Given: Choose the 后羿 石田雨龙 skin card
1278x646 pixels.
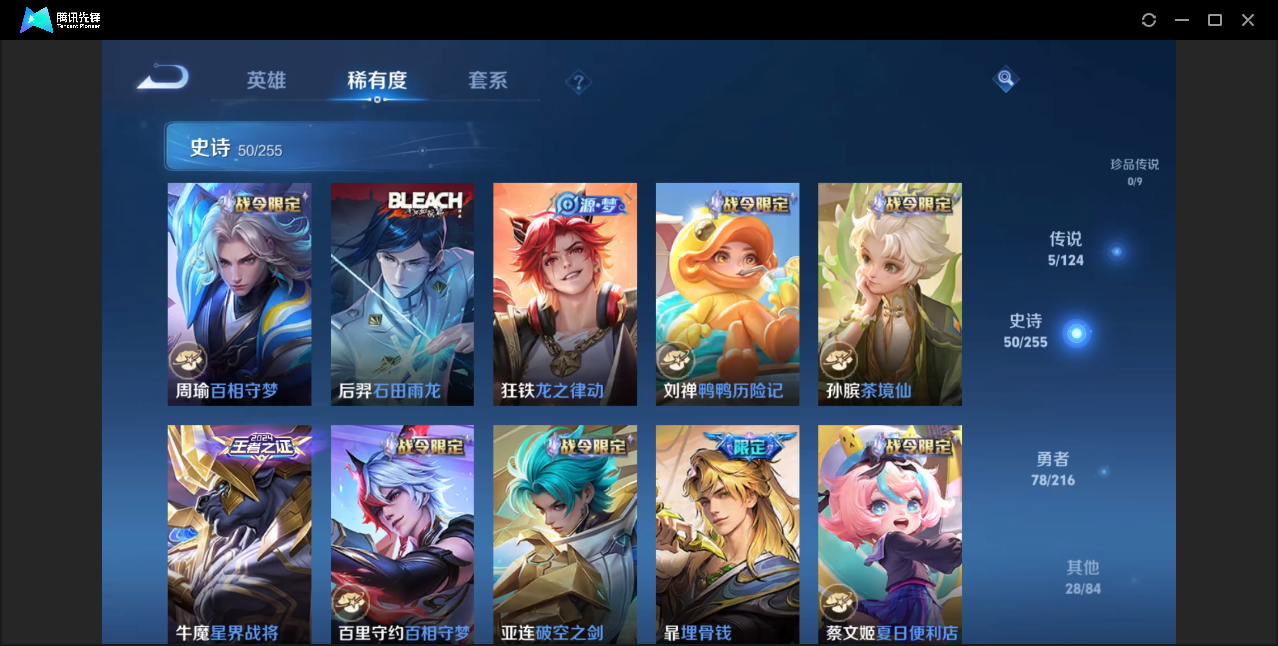Looking at the screenshot, I should [402, 294].
